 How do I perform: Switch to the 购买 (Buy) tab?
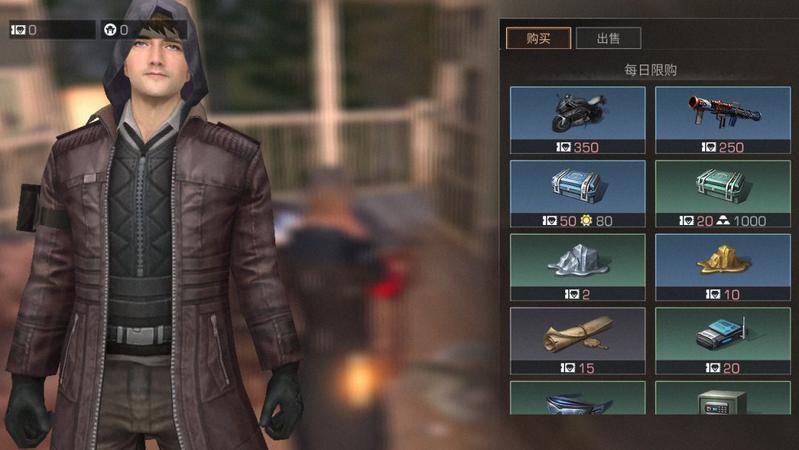pyautogui.click(x=538, y=39)
